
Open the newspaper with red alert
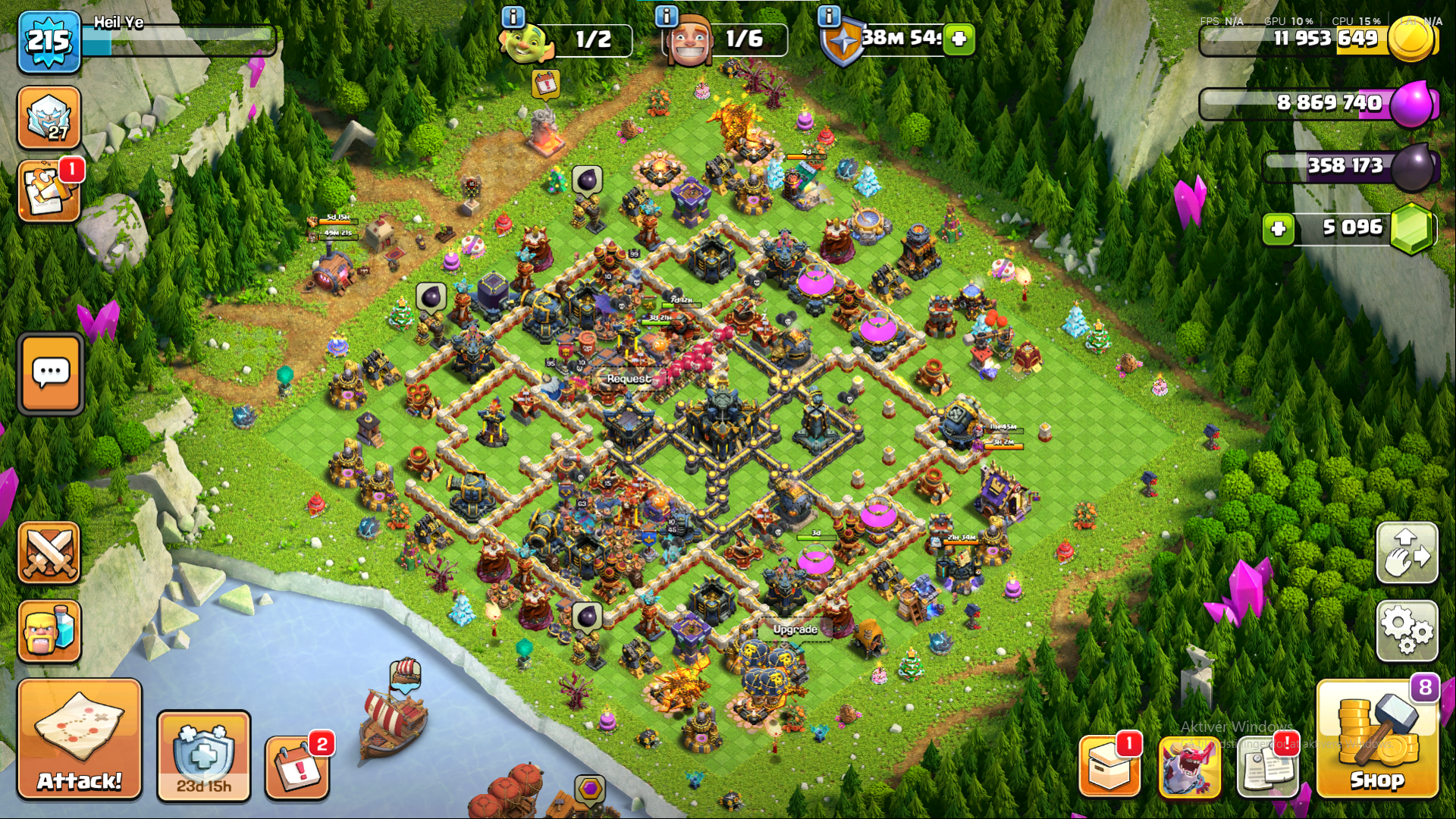pos(1268,767)
